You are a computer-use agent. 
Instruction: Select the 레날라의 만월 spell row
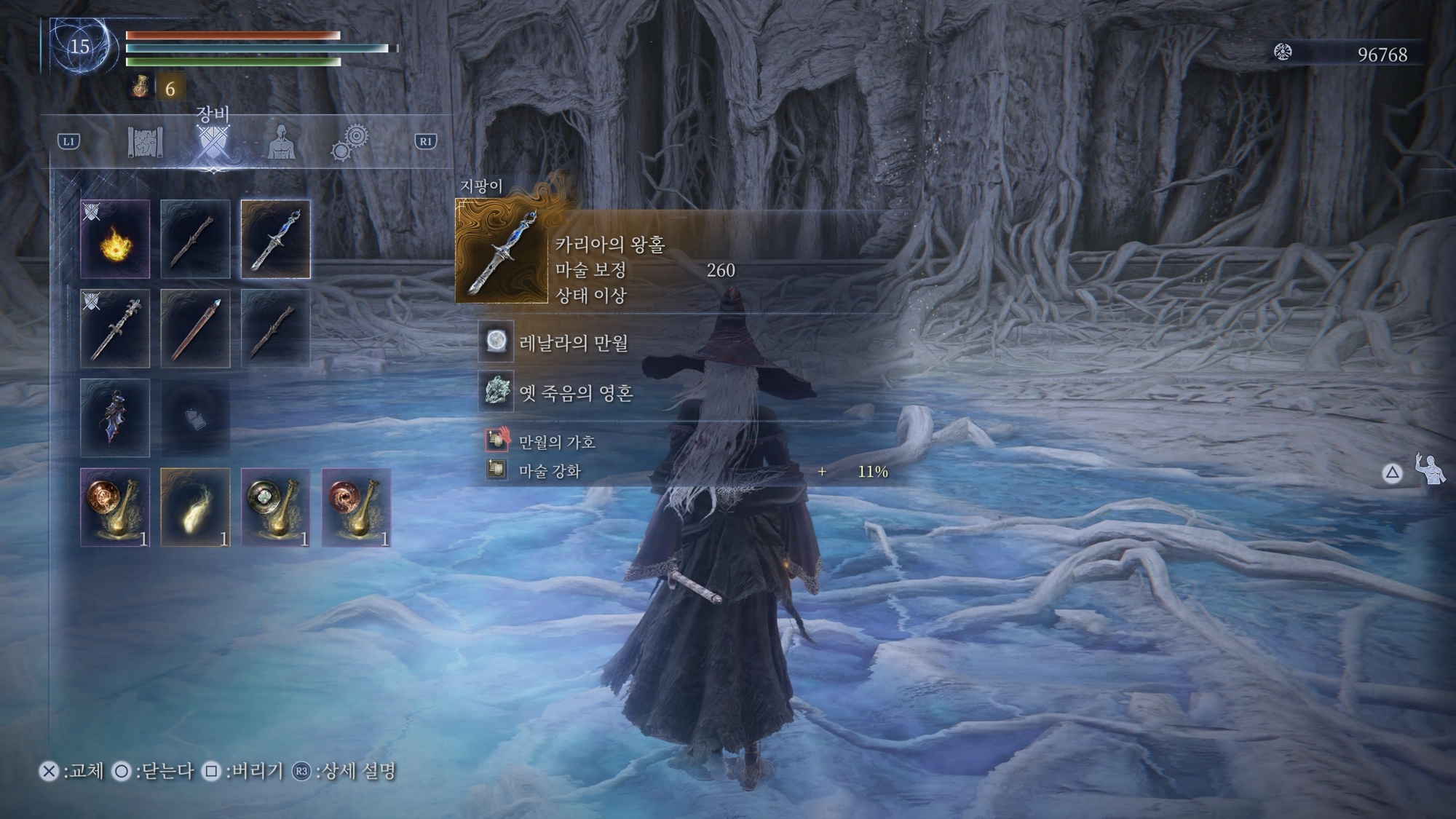pos(574,342)
